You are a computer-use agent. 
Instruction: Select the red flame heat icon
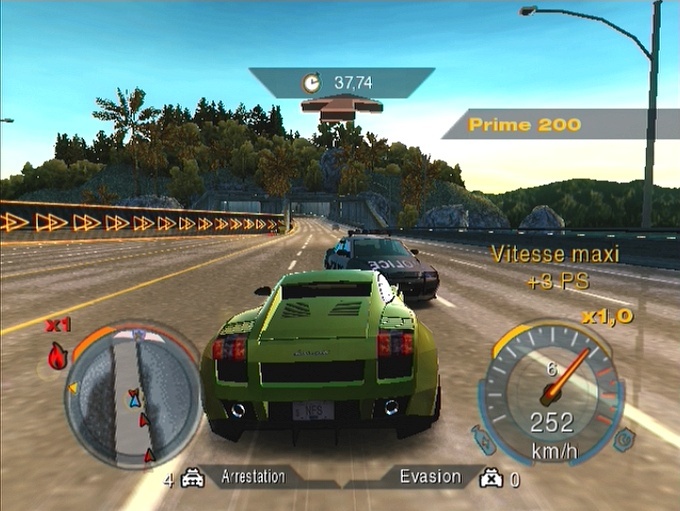coord(58,355)
